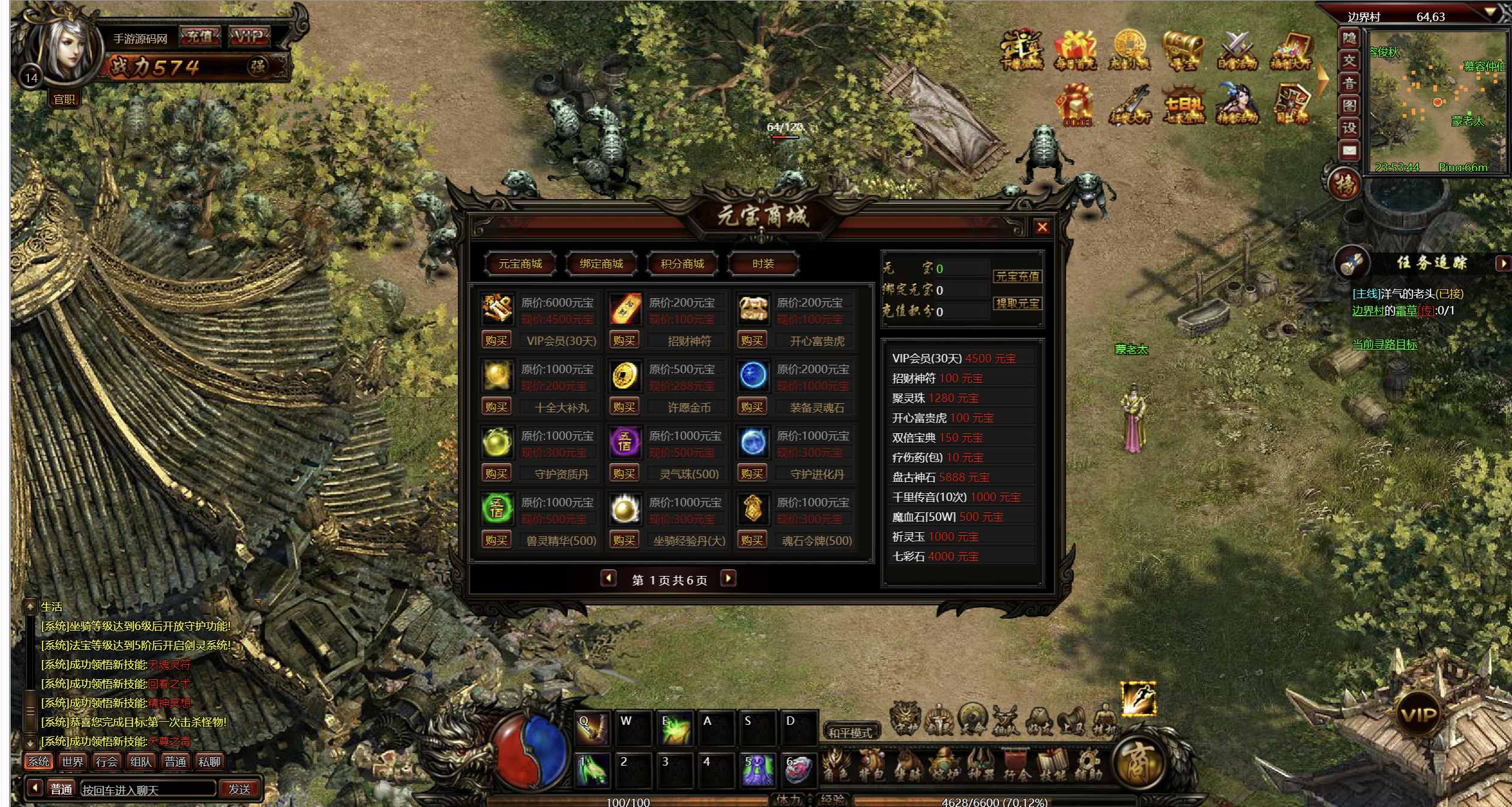Send the chat message with 发送
Image resolution: width=1512 pixels, height=807 pixels.
point(239,790)
